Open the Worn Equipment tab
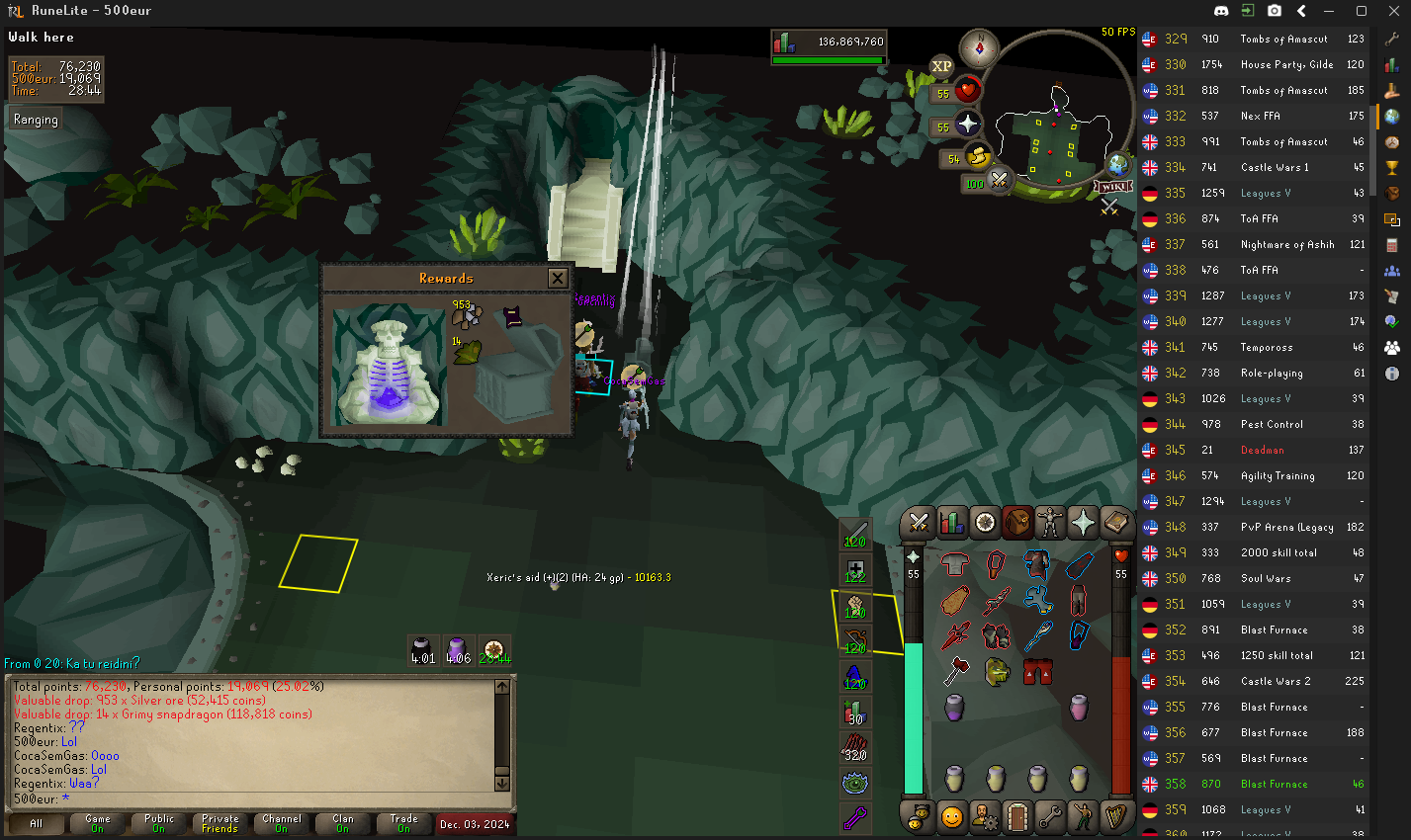Viewport: 1411px width, 840px height. pos(1050,522)
